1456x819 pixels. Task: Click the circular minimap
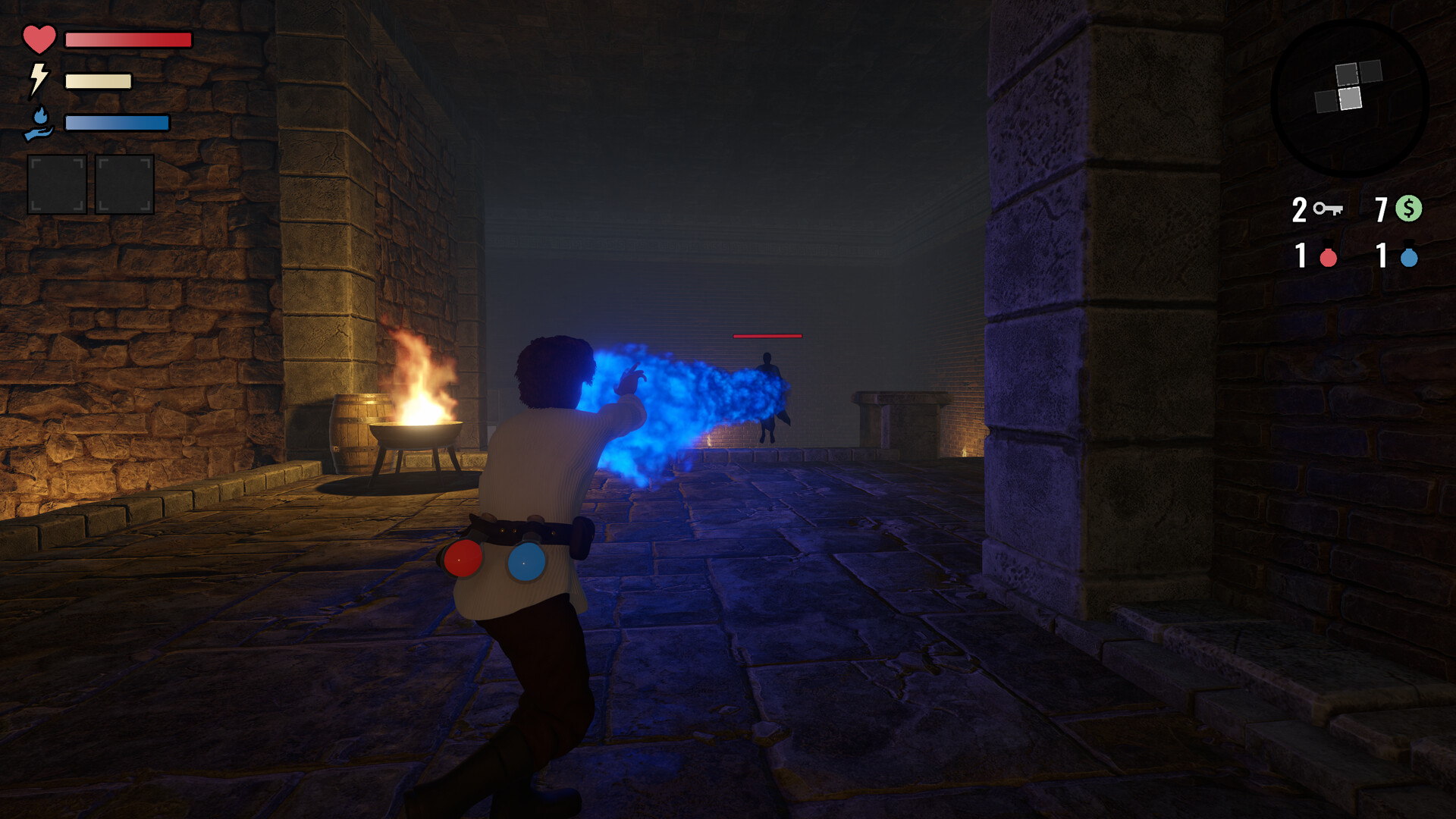[1350, 99]
